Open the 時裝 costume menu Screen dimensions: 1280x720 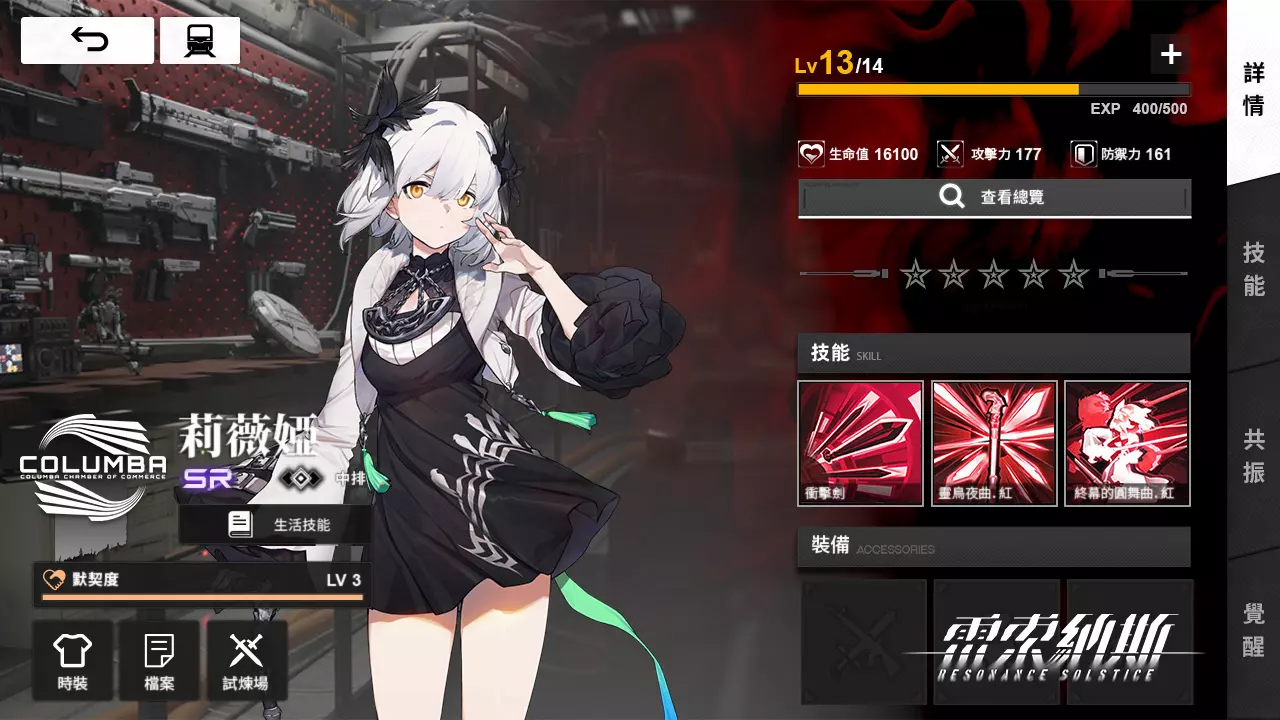(x=72, y=660)
